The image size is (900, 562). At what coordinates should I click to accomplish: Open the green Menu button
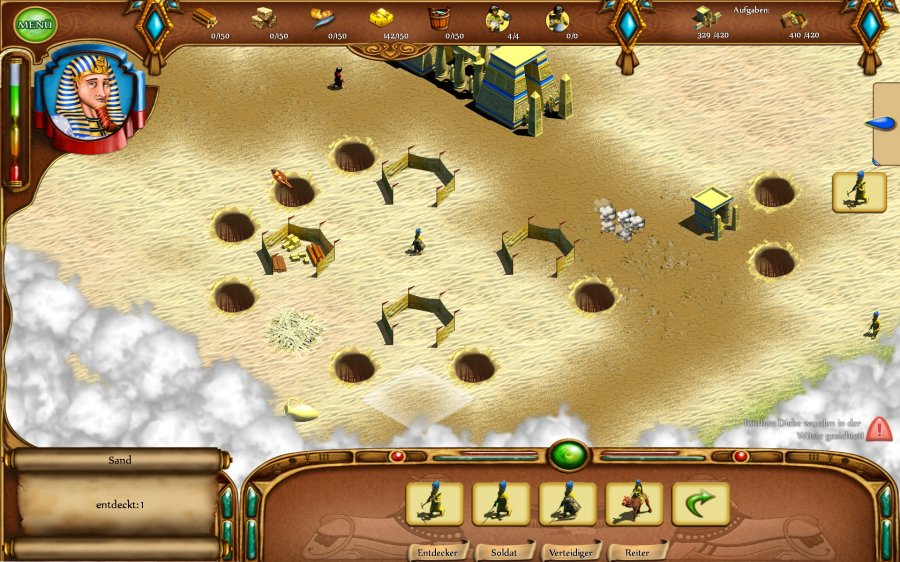point(36,24)
